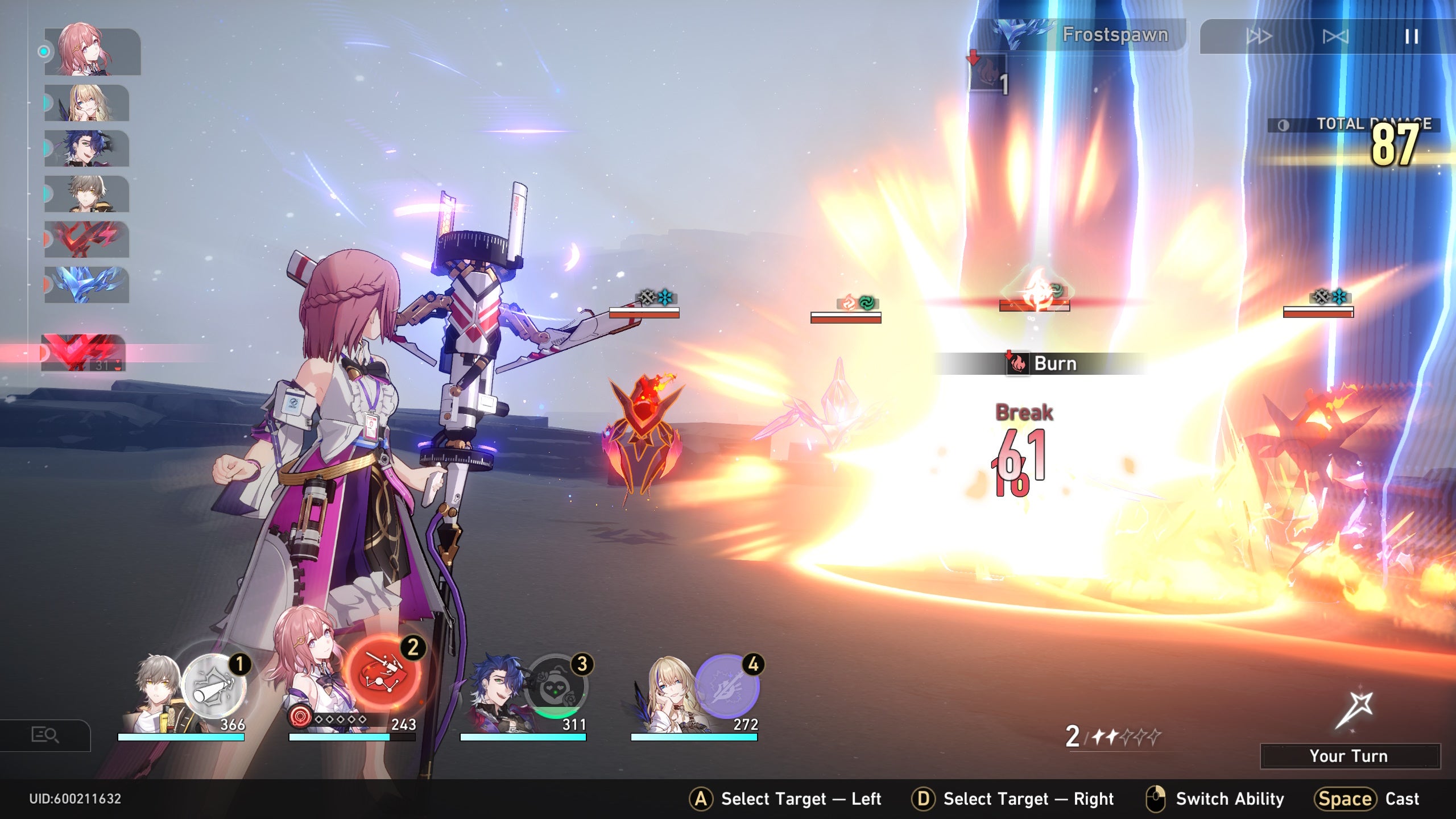
Task: Open the battle details magnifier button
Action: click(45, 735)
